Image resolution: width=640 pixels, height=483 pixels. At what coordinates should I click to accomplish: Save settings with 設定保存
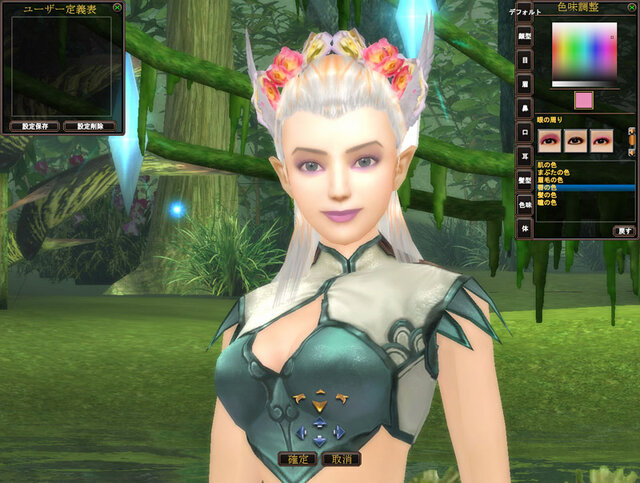click(34, 126)
